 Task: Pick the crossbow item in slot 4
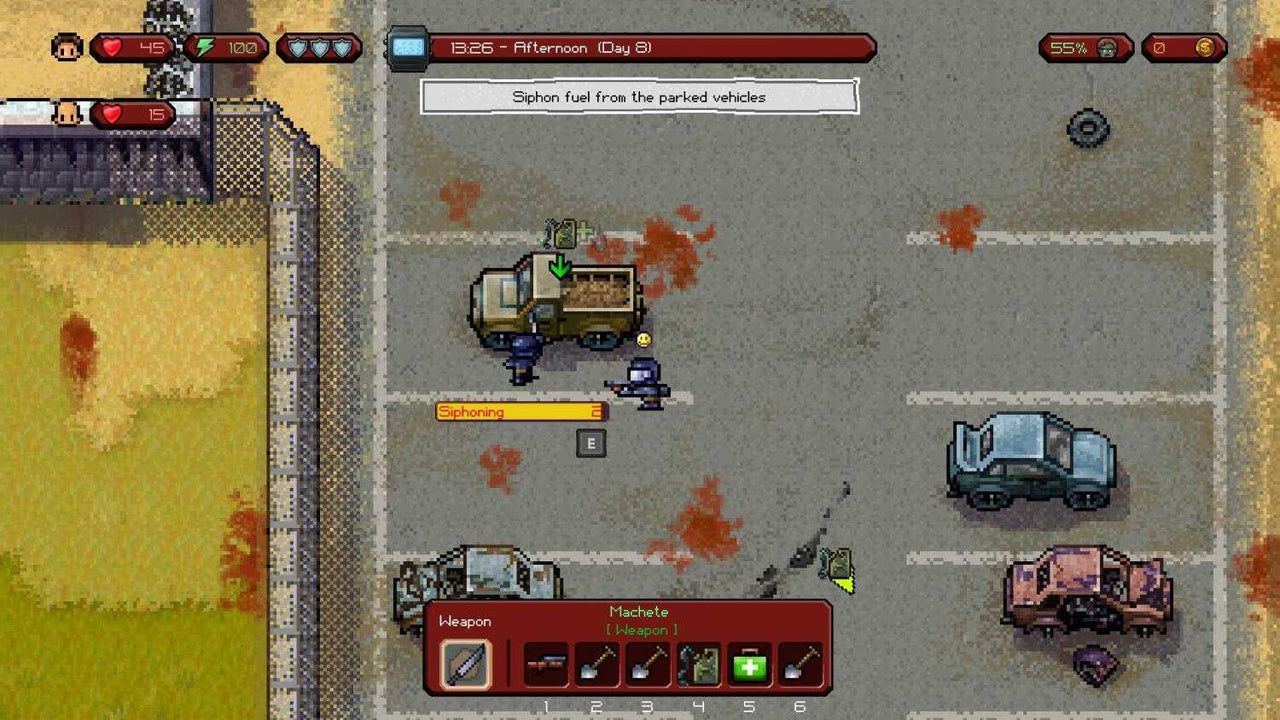[x=698, y=664]
